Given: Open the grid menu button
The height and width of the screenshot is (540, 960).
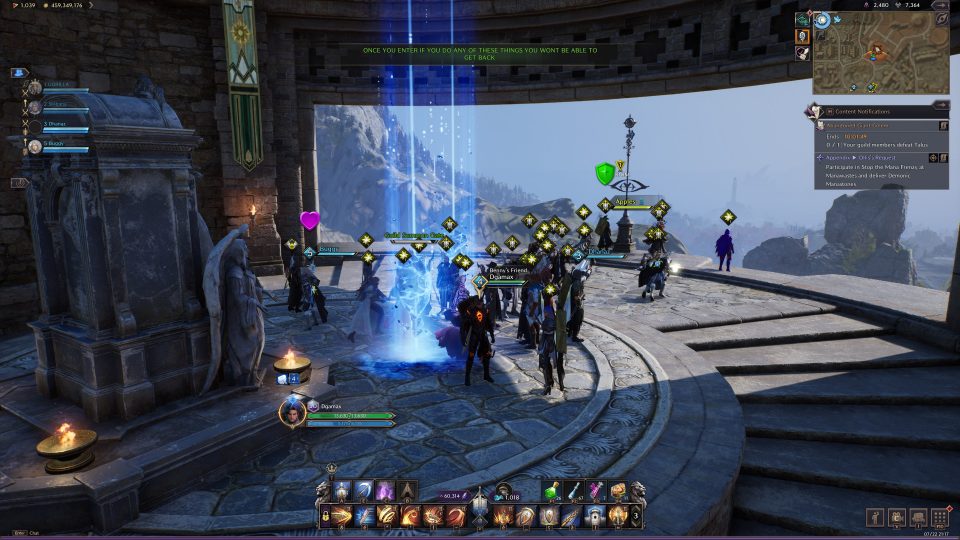Looking at the screenshot, I should coord(939,517).
